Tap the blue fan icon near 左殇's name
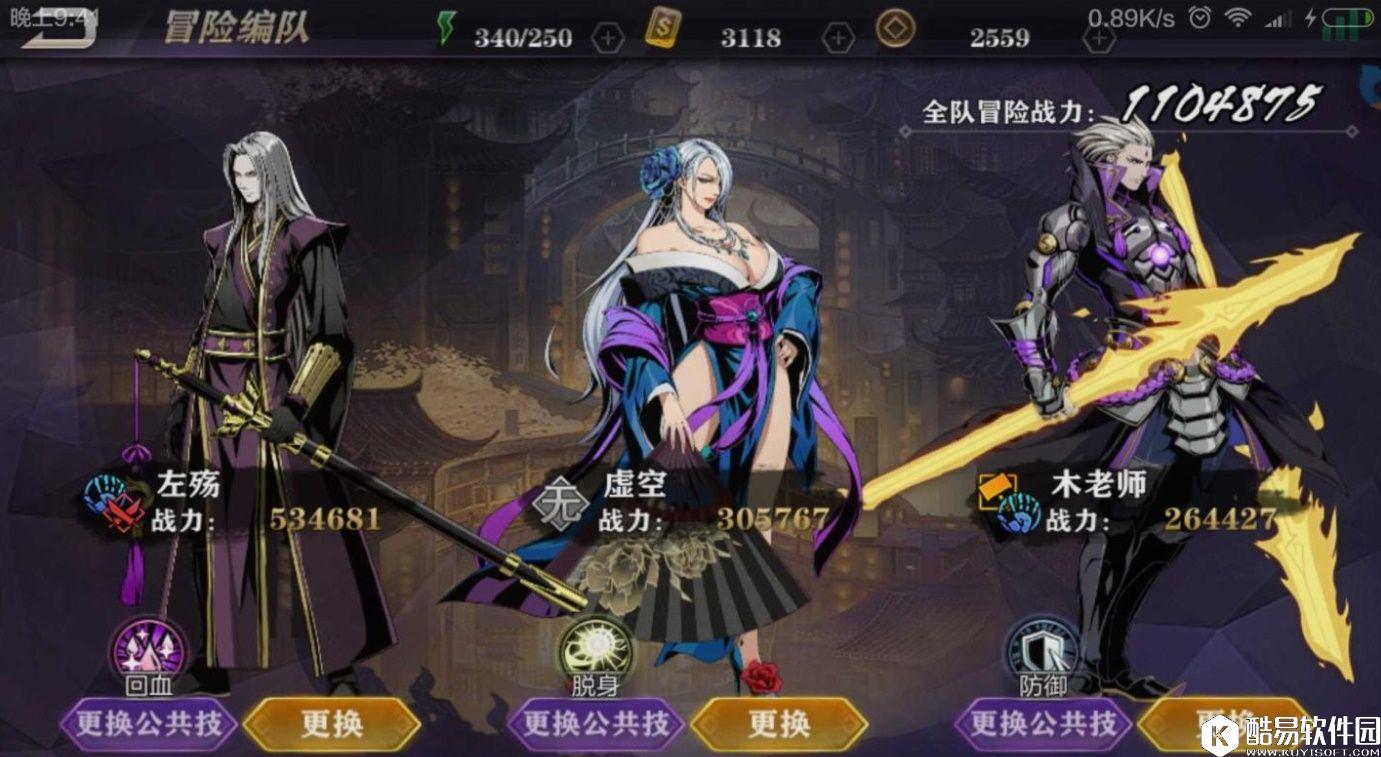This screenshot has width=1381, height=757. (x=102, y=487)
